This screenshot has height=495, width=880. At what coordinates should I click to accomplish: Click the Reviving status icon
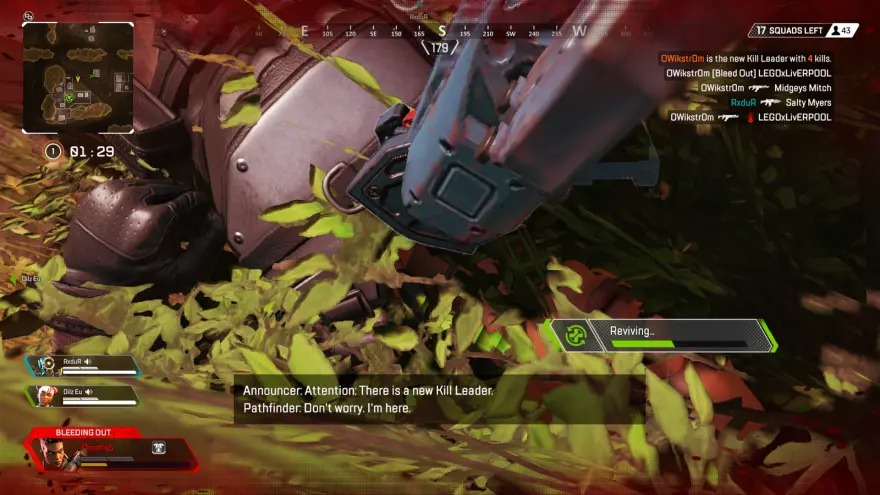(x=574, y=335)
